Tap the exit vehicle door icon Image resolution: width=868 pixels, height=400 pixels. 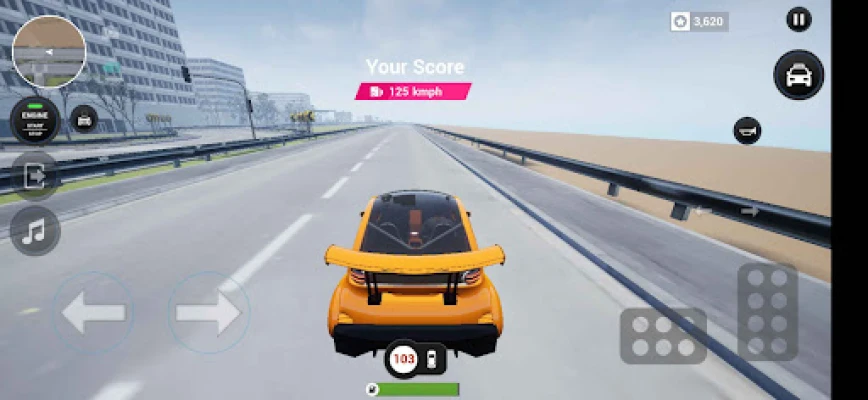[x=35, y=177]
